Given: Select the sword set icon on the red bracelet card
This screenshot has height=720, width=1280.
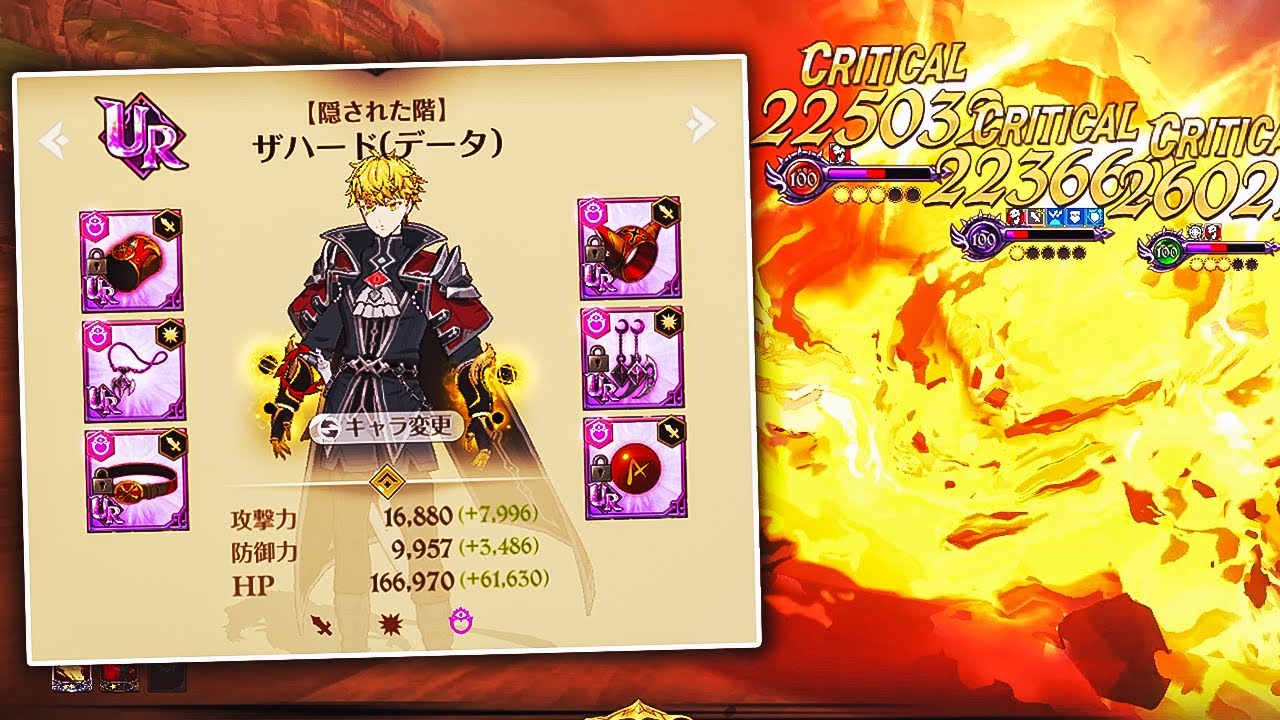Looking at the screenshot, I should point(167,225).
